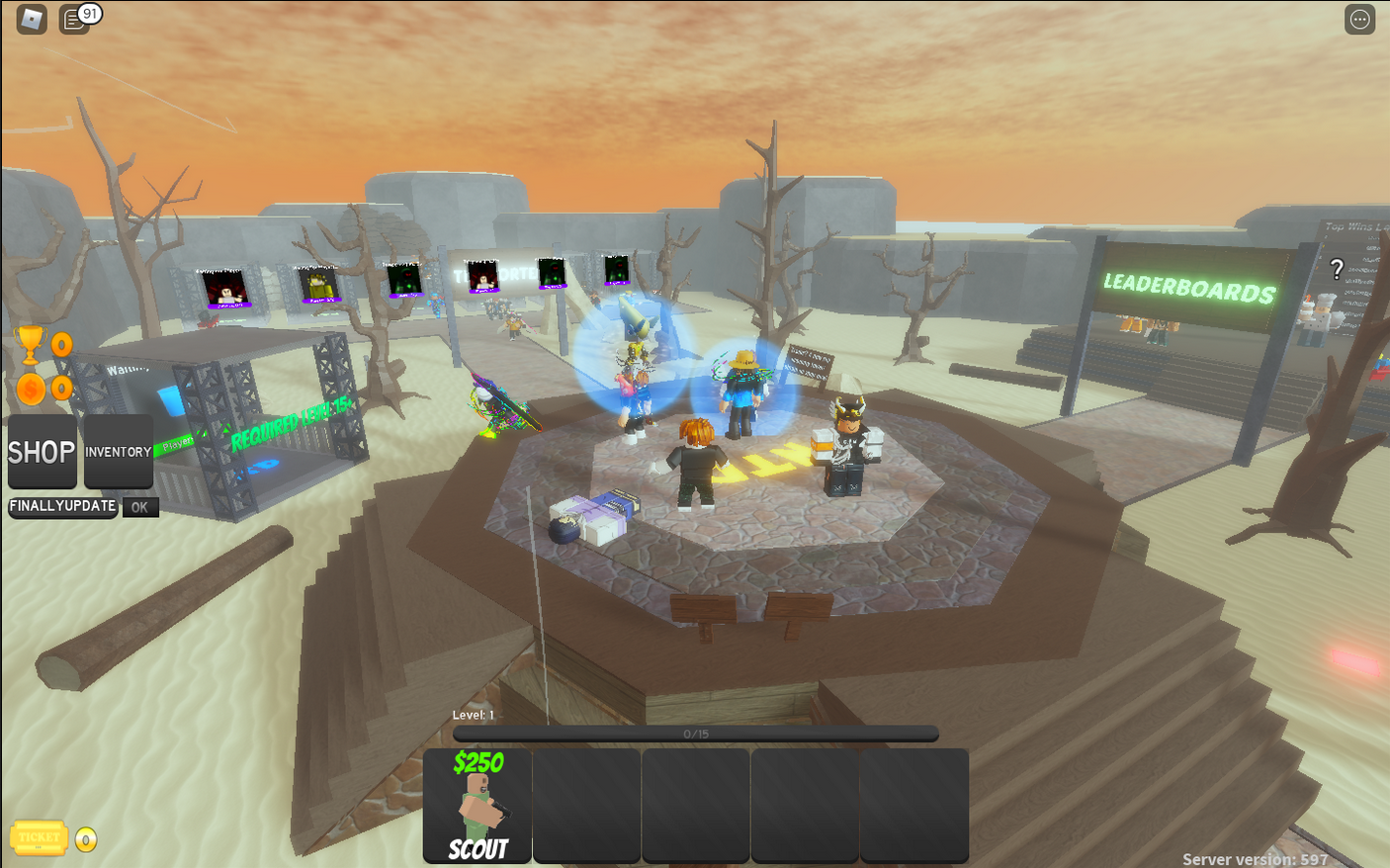Viewport: 1390px width, 868px height.
Task: Click the second empty hotbar slot
Action: 586,806
